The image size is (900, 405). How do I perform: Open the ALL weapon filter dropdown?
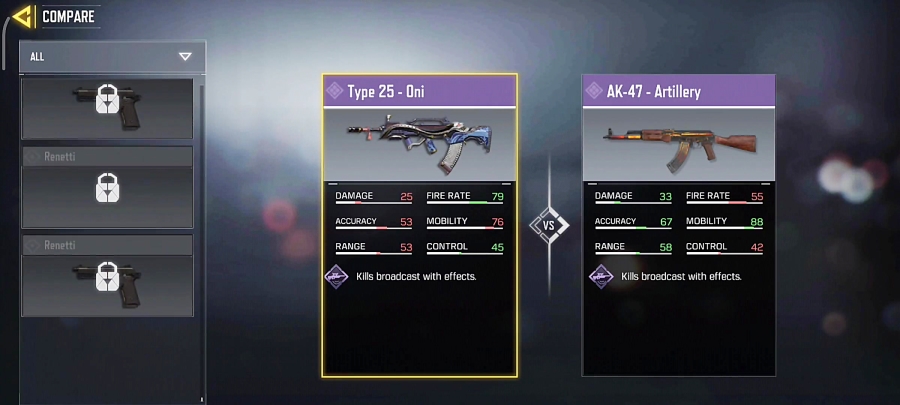tap(112, 57)
